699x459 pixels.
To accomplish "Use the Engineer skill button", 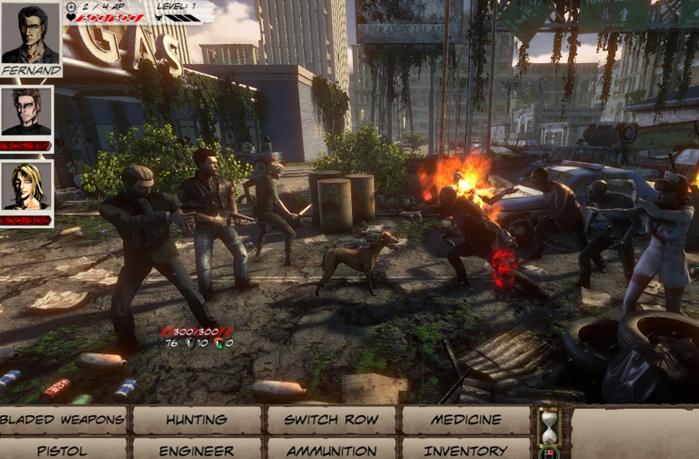I will [x=196, y=450].
